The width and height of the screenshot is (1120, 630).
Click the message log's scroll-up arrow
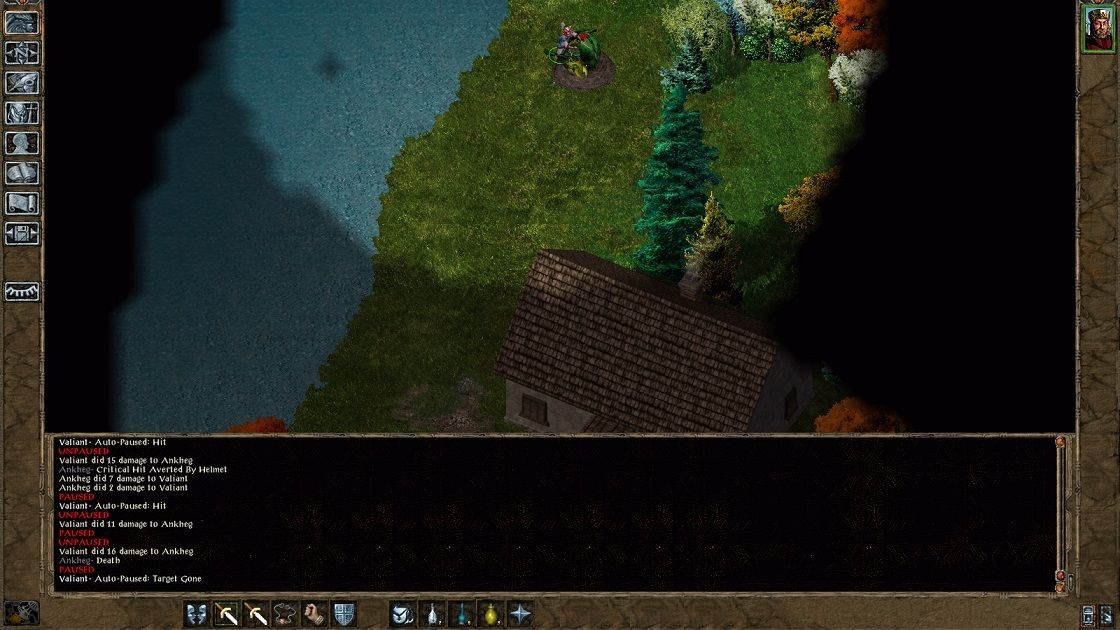tap(1060, 441)
